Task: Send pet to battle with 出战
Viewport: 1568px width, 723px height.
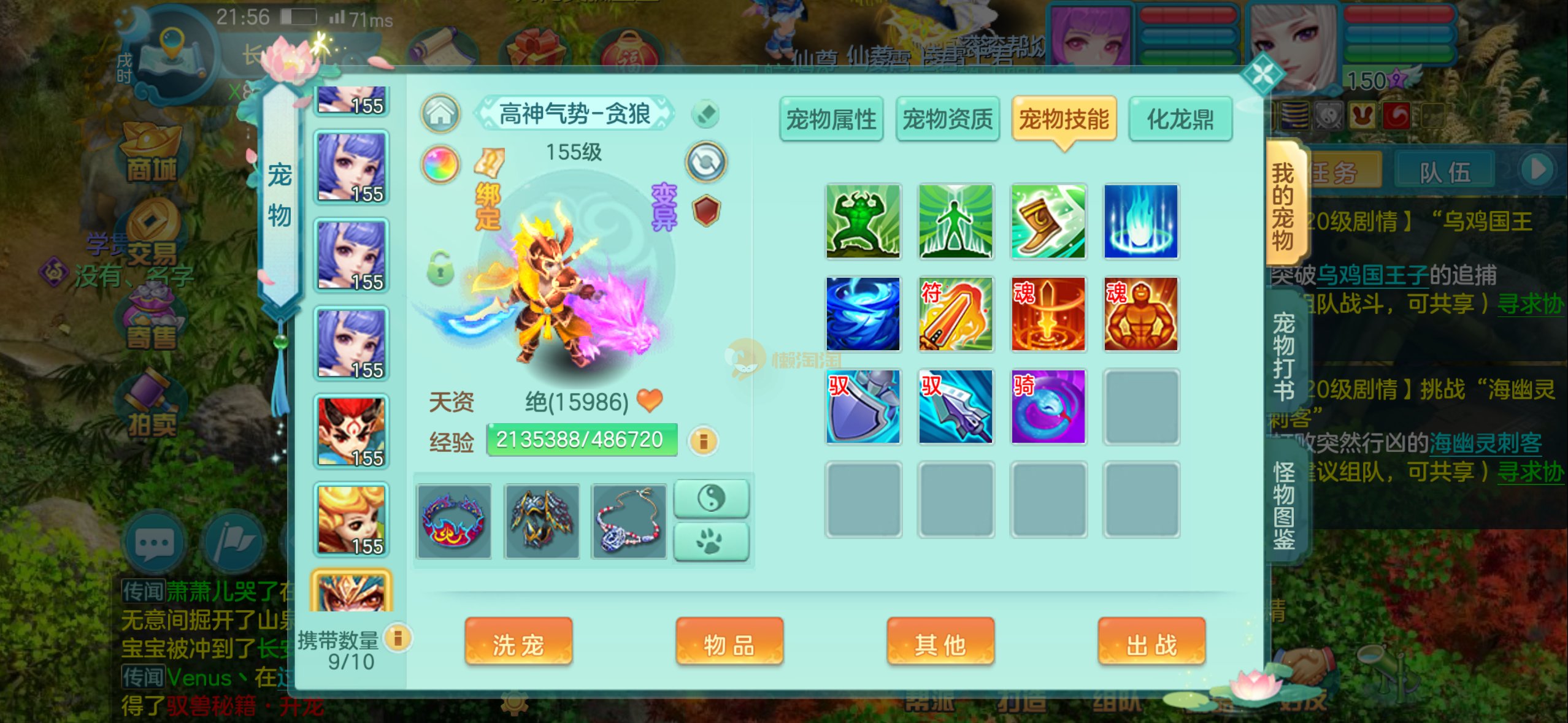Action: pos(1151,643)
